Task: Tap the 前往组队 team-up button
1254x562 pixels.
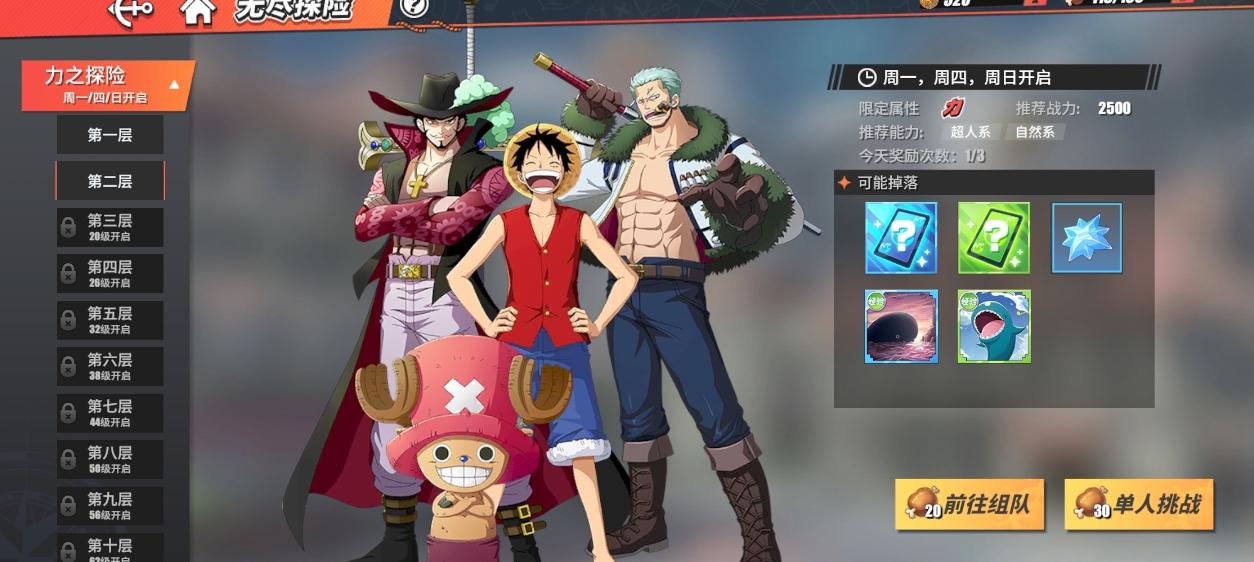Action: pos(970,505)
